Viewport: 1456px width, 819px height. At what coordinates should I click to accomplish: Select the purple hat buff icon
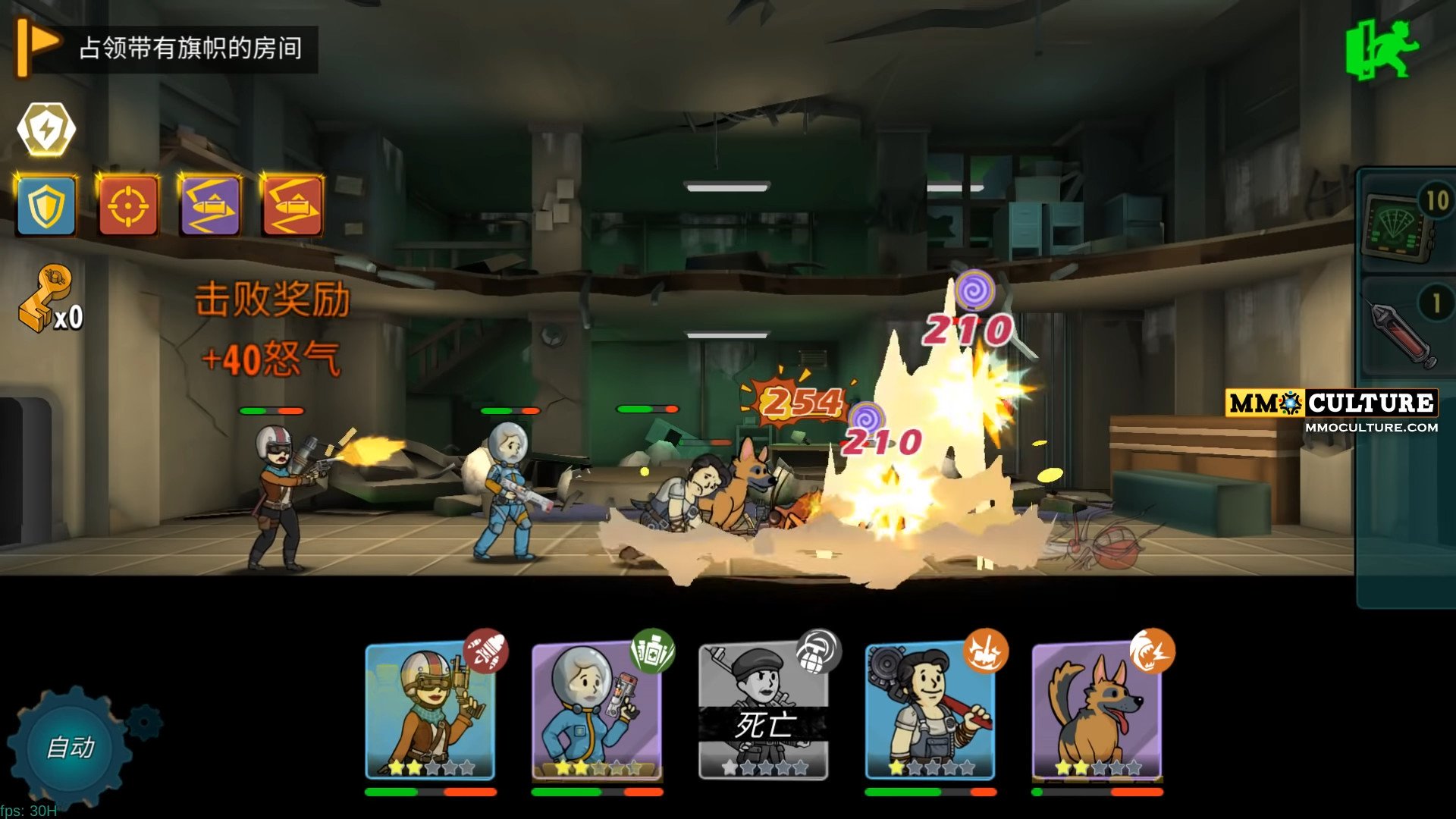point(210,206)
